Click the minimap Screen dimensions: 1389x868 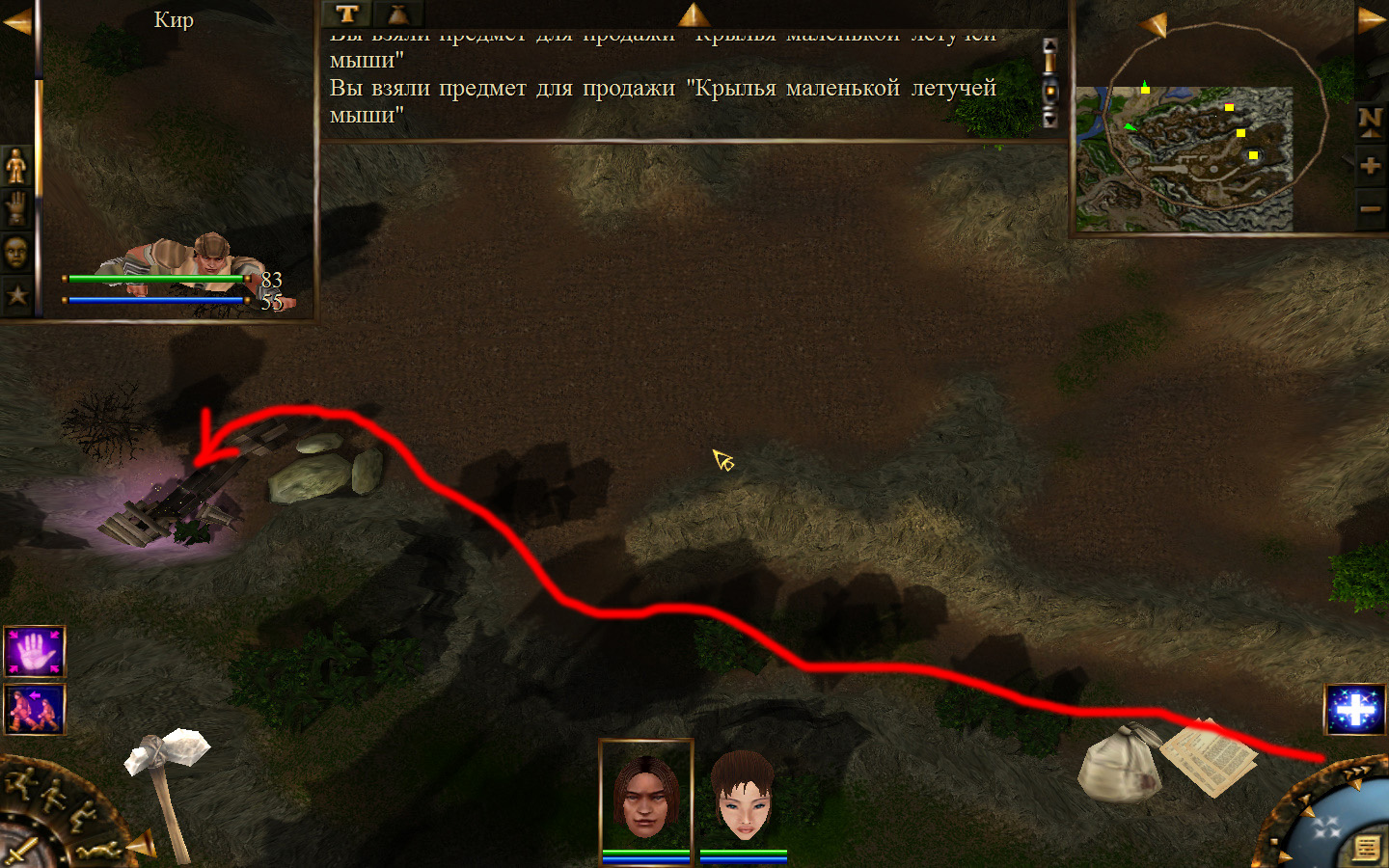pyautogui.click(x=1185, y=157)
